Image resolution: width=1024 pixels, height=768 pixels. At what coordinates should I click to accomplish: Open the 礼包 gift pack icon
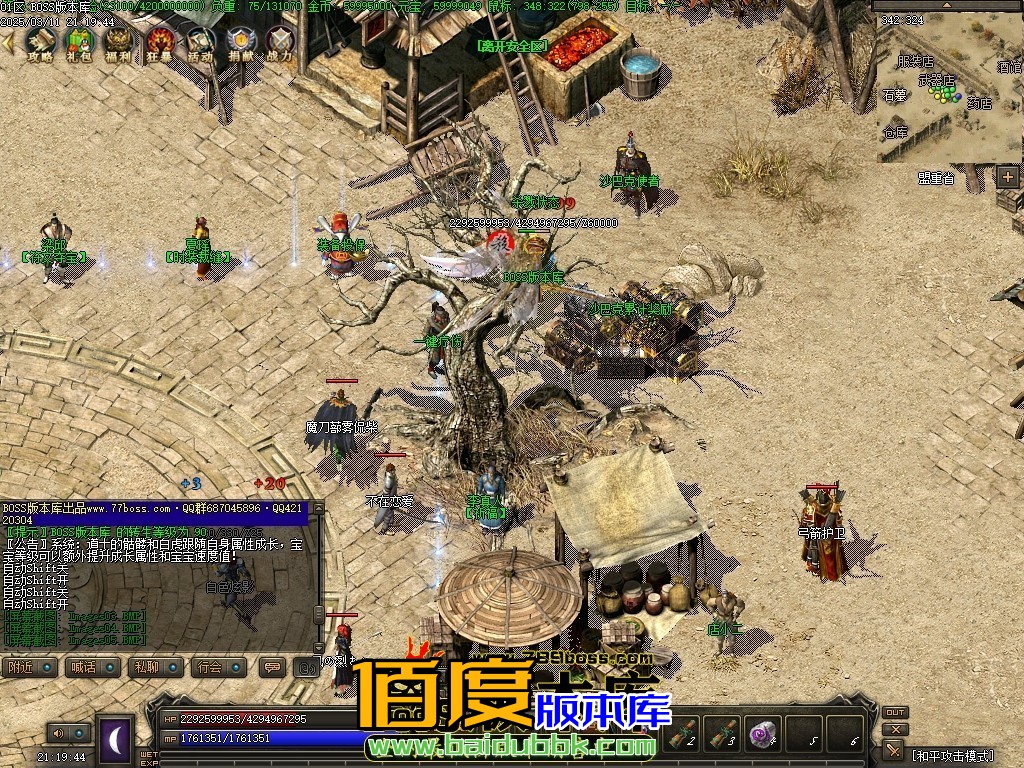point(80,42)
